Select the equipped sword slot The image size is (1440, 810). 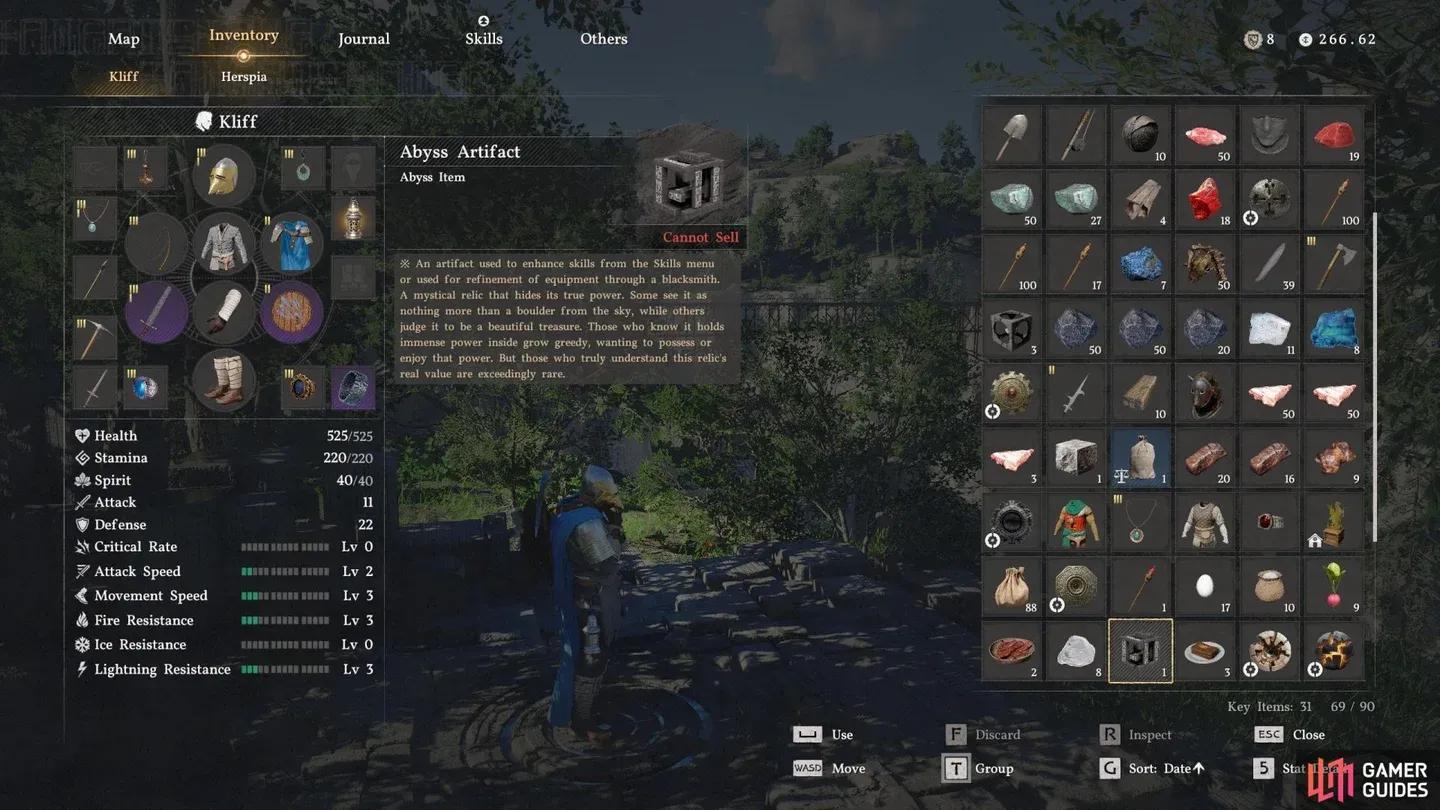click(156, 312)
